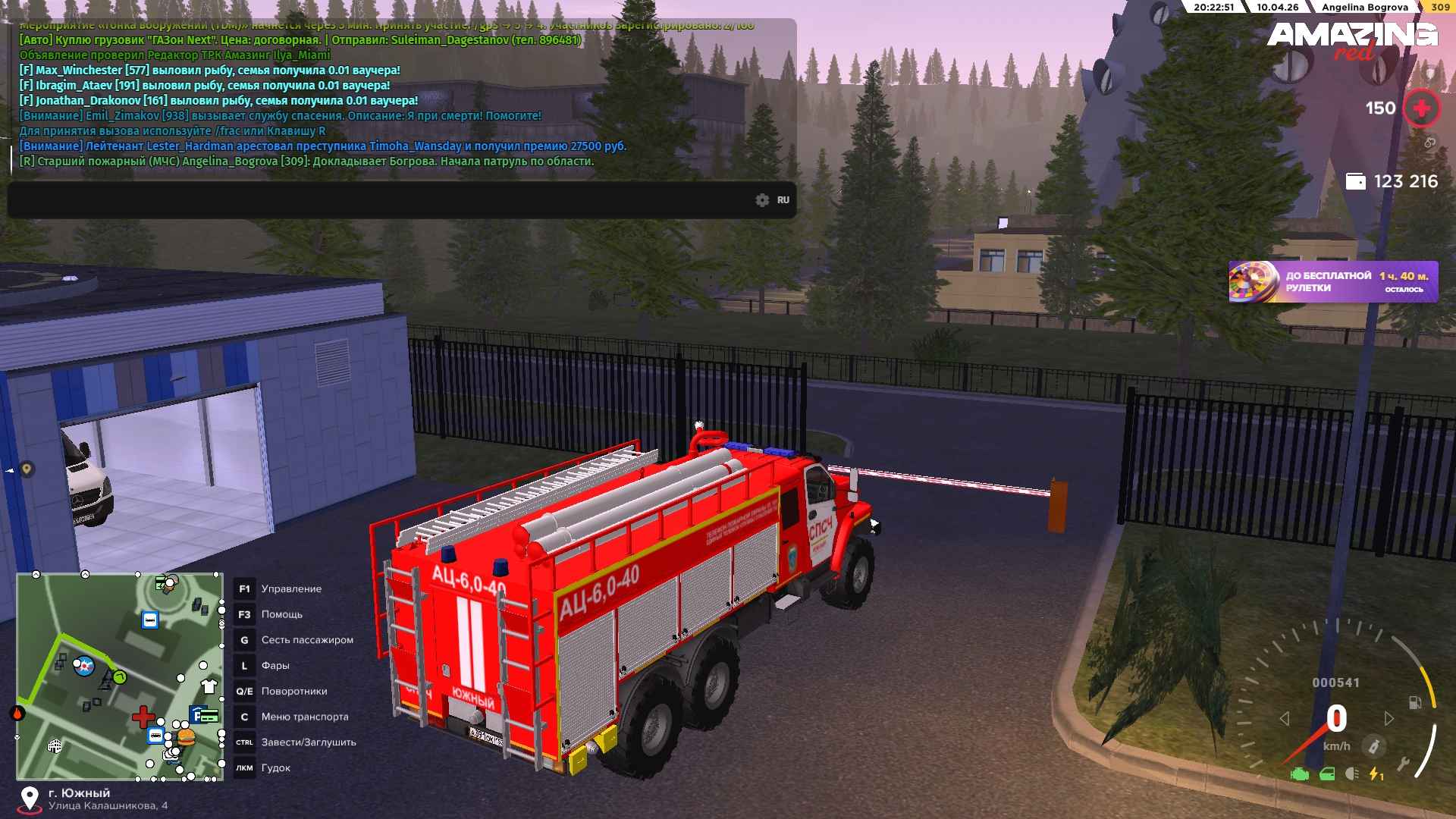Screen dimensions: 1456x819
Task: Click the wrench repair icon on speedometer
Action: click(1403, 764)
